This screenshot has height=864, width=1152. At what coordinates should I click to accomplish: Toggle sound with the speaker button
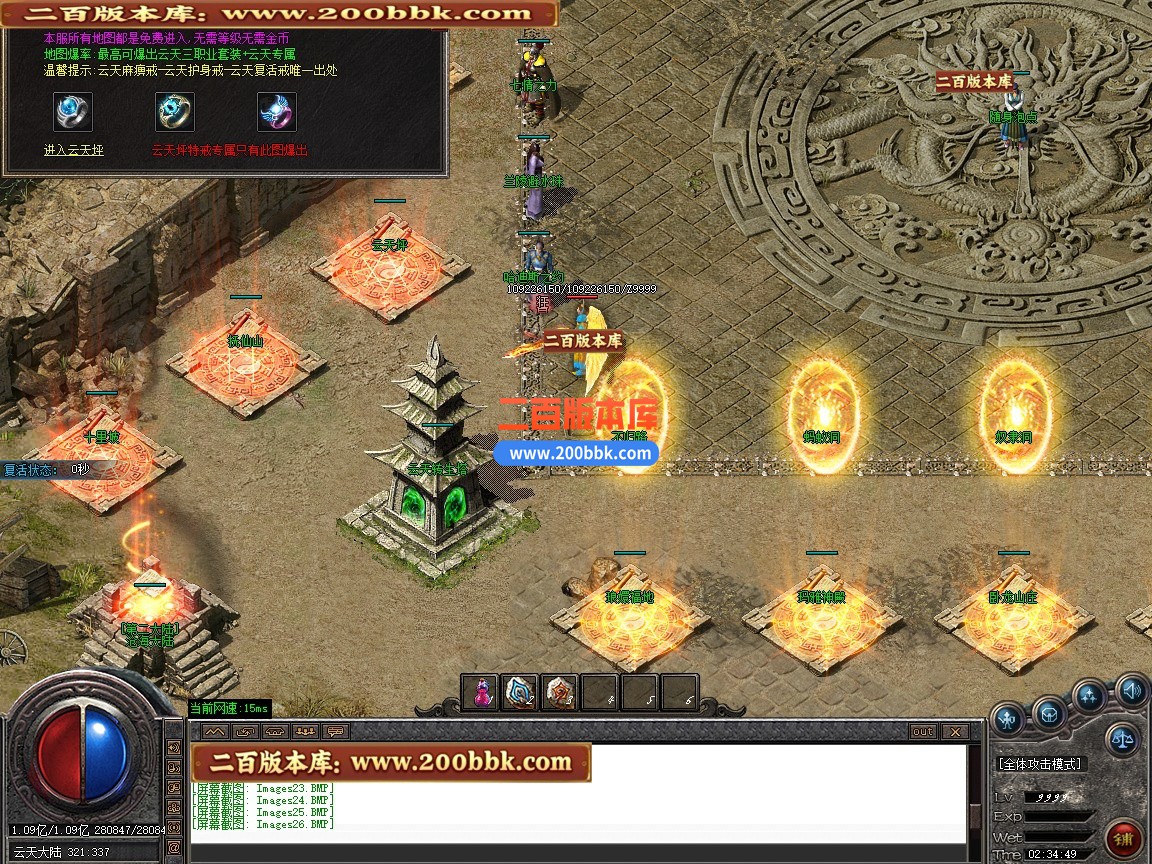(x=1131, y=689)
